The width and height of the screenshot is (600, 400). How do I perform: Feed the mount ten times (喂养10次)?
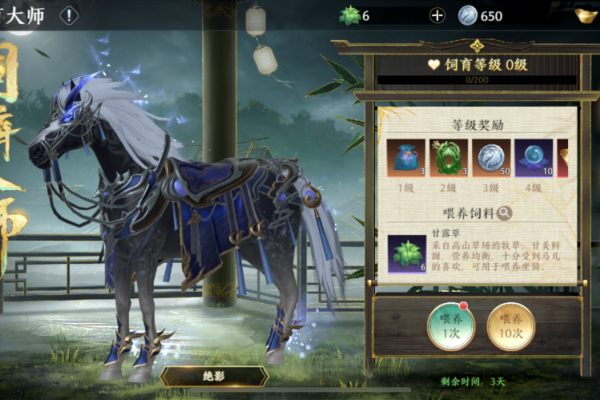coord(510,325)
